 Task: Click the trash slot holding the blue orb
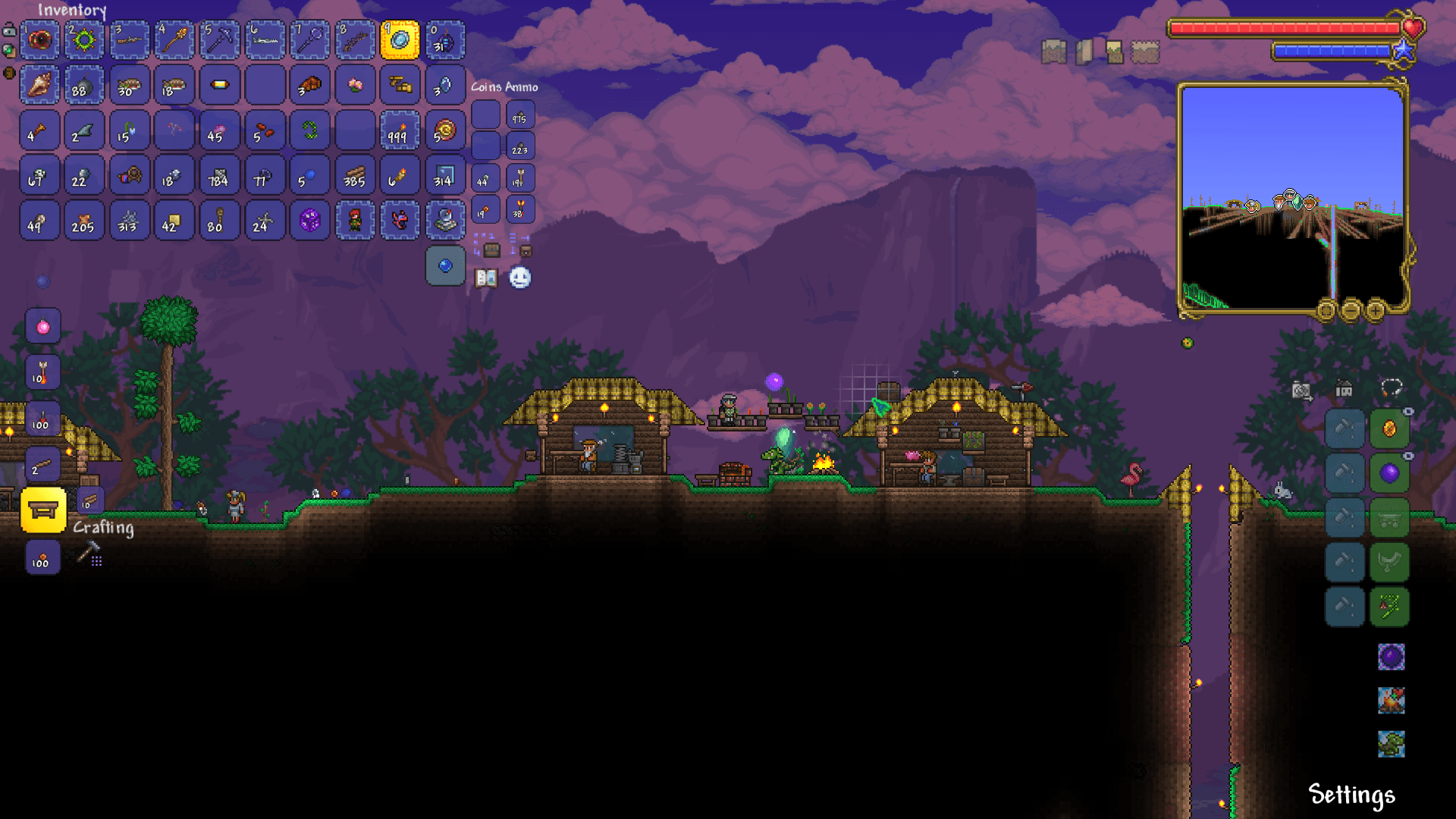(445, 266)
